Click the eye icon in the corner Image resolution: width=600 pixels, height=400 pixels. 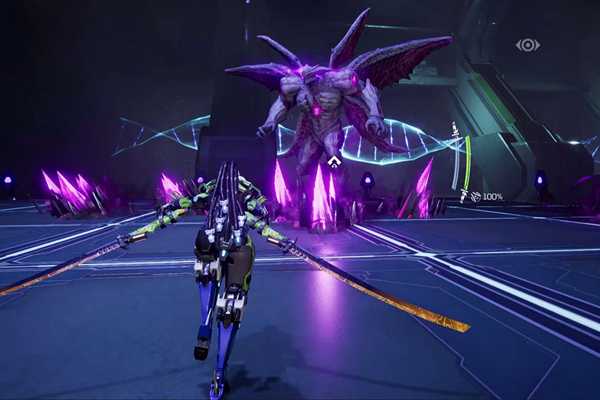coord(527,45)
